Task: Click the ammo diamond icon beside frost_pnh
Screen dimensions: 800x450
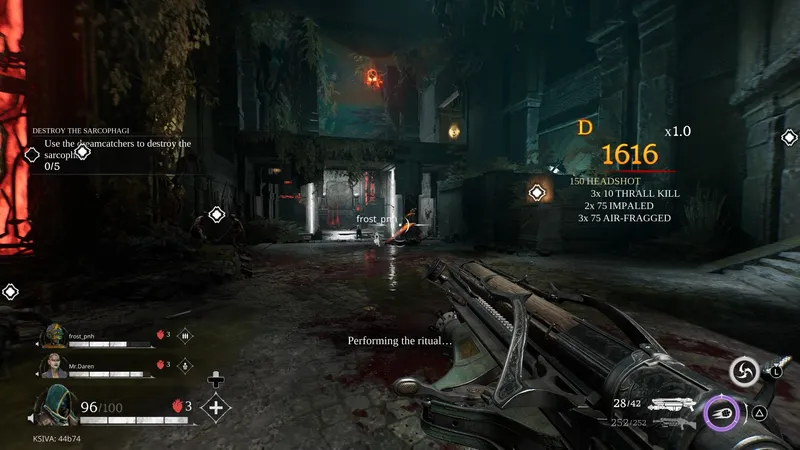Action: point(184,336)
